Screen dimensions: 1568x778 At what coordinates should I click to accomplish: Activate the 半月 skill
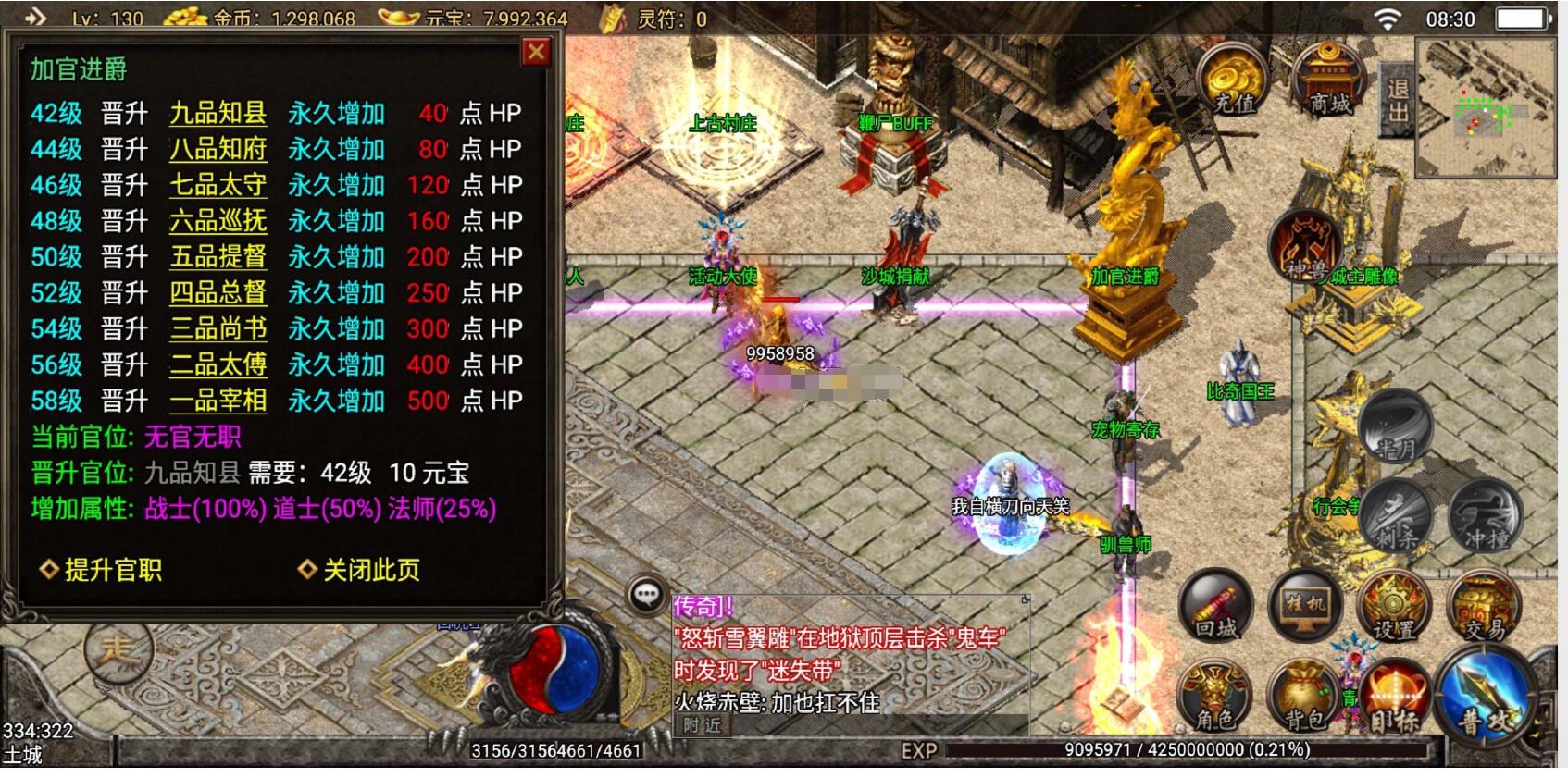(x=1395, y=427)
